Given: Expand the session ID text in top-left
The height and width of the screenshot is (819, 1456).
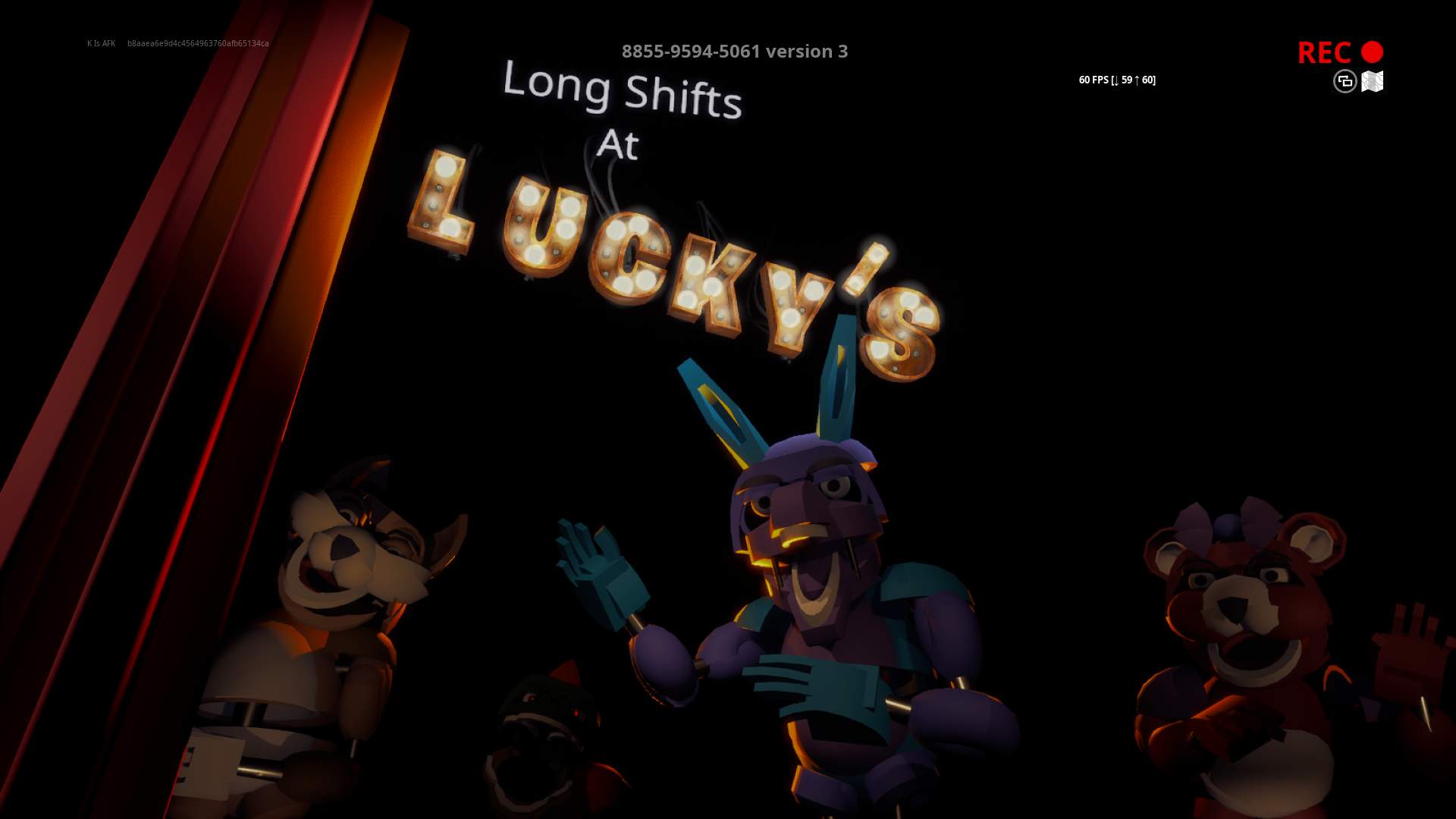Looking at the screenshot, I should point(198,44).
